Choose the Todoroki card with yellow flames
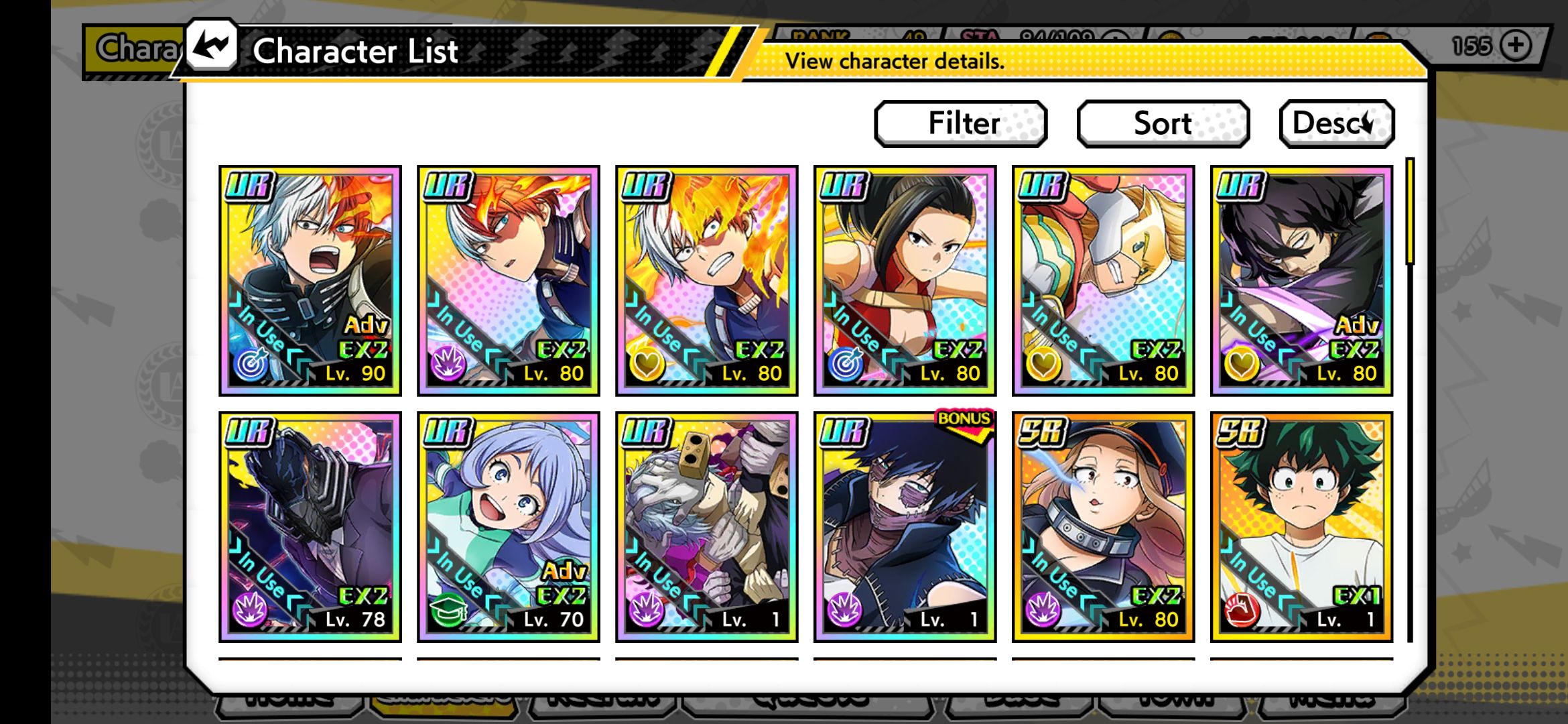Viewport: 1568px width, 724px height. pyautogui.click(x=706, y=280)
